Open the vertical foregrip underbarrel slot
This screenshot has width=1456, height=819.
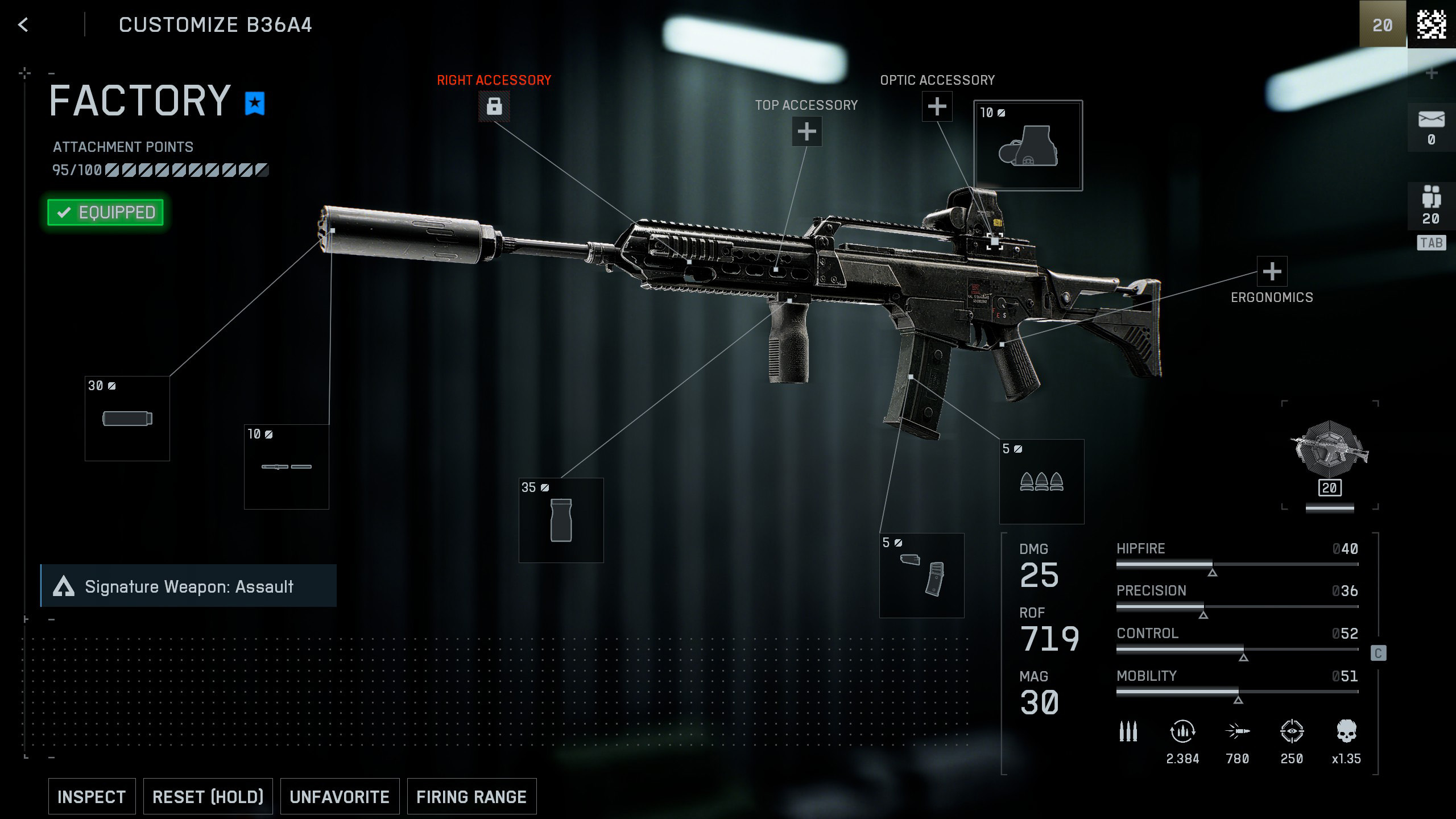pos(561,520)
